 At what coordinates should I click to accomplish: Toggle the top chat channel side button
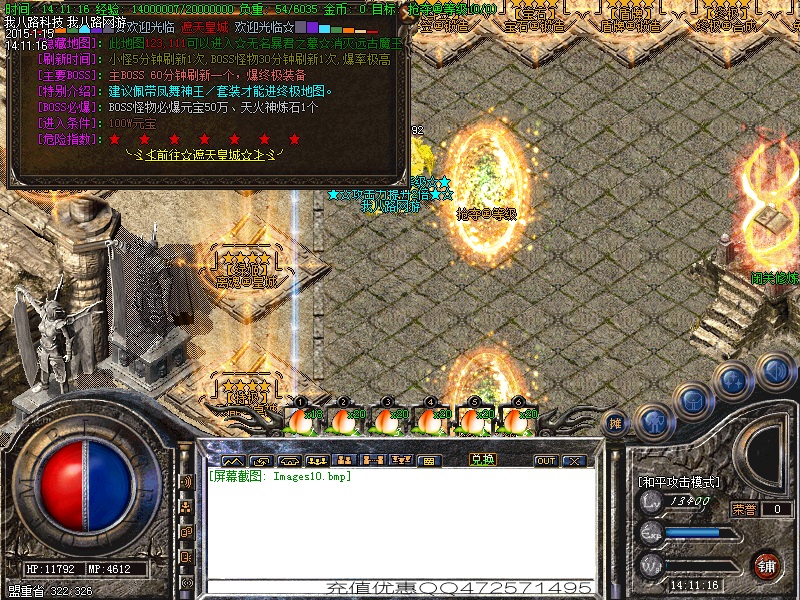[x=187, y=482]
